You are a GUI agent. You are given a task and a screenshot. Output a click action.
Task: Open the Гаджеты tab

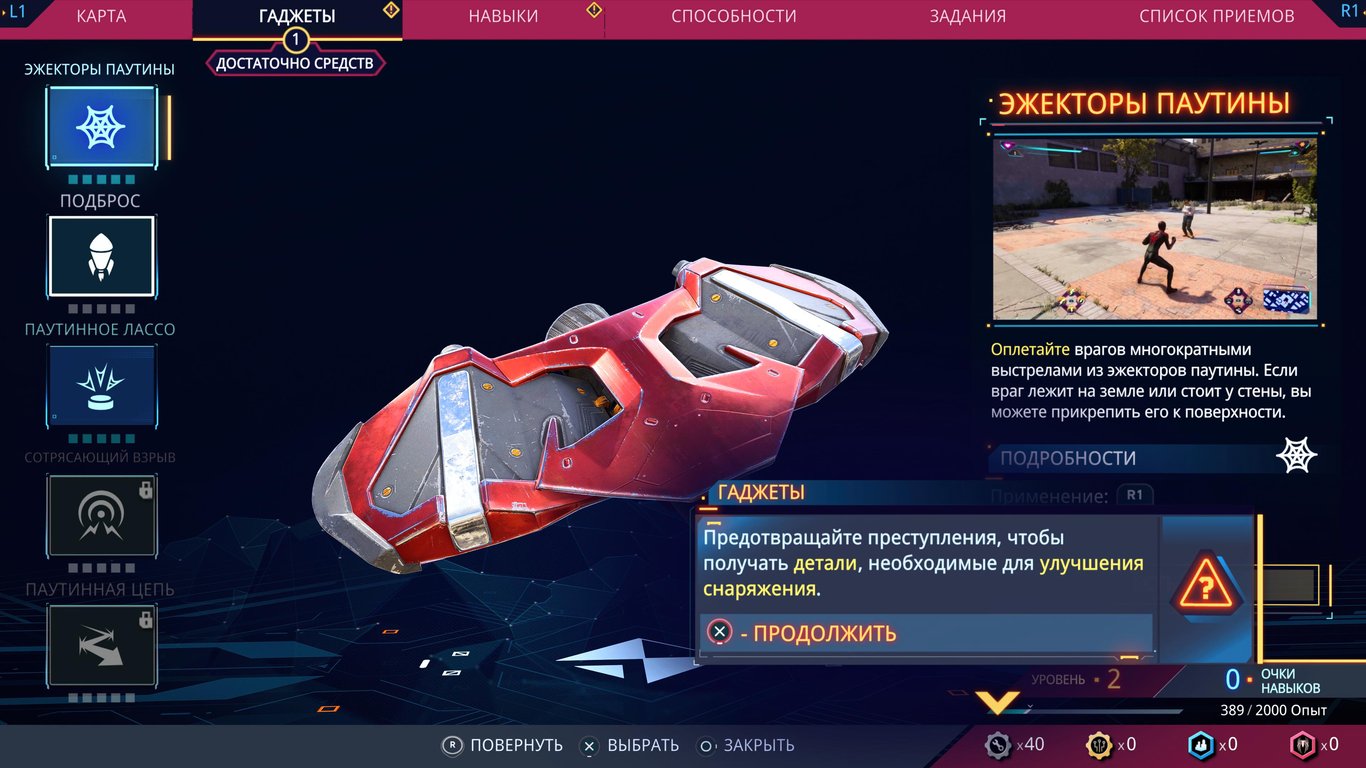[297, 17]
